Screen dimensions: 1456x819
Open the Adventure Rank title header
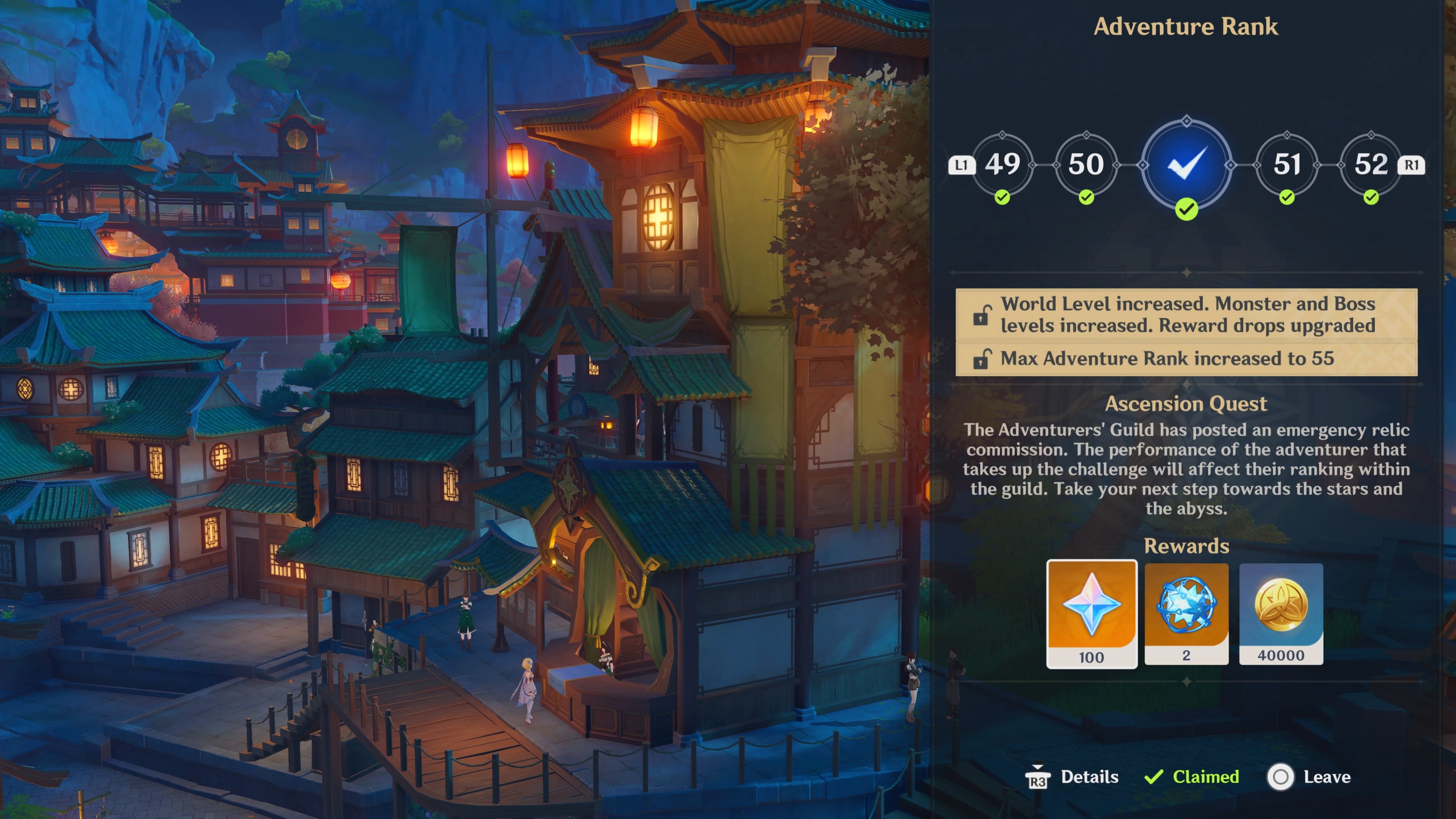coord(1187,27)
